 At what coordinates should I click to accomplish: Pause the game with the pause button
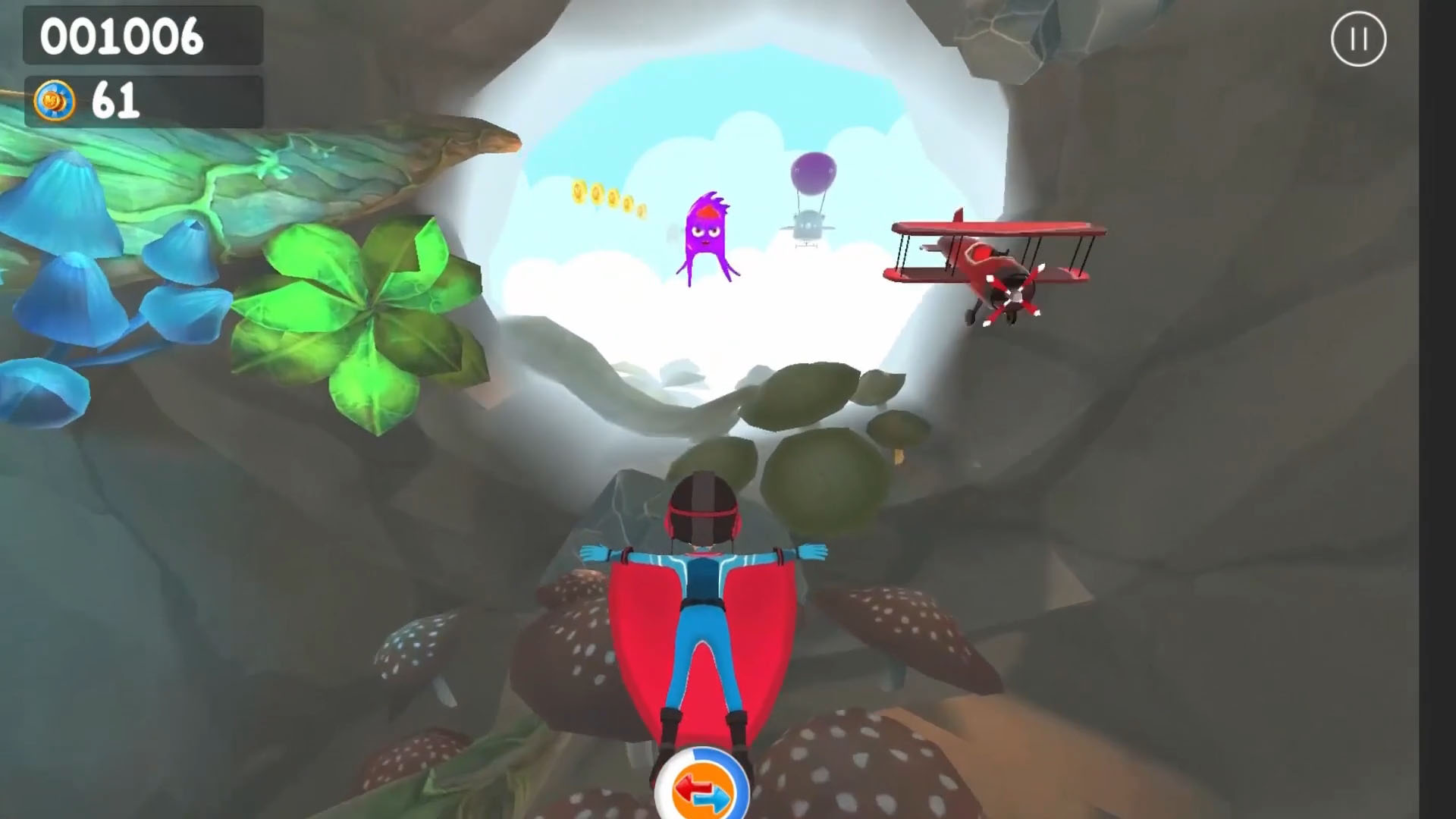coord(1358,39)
